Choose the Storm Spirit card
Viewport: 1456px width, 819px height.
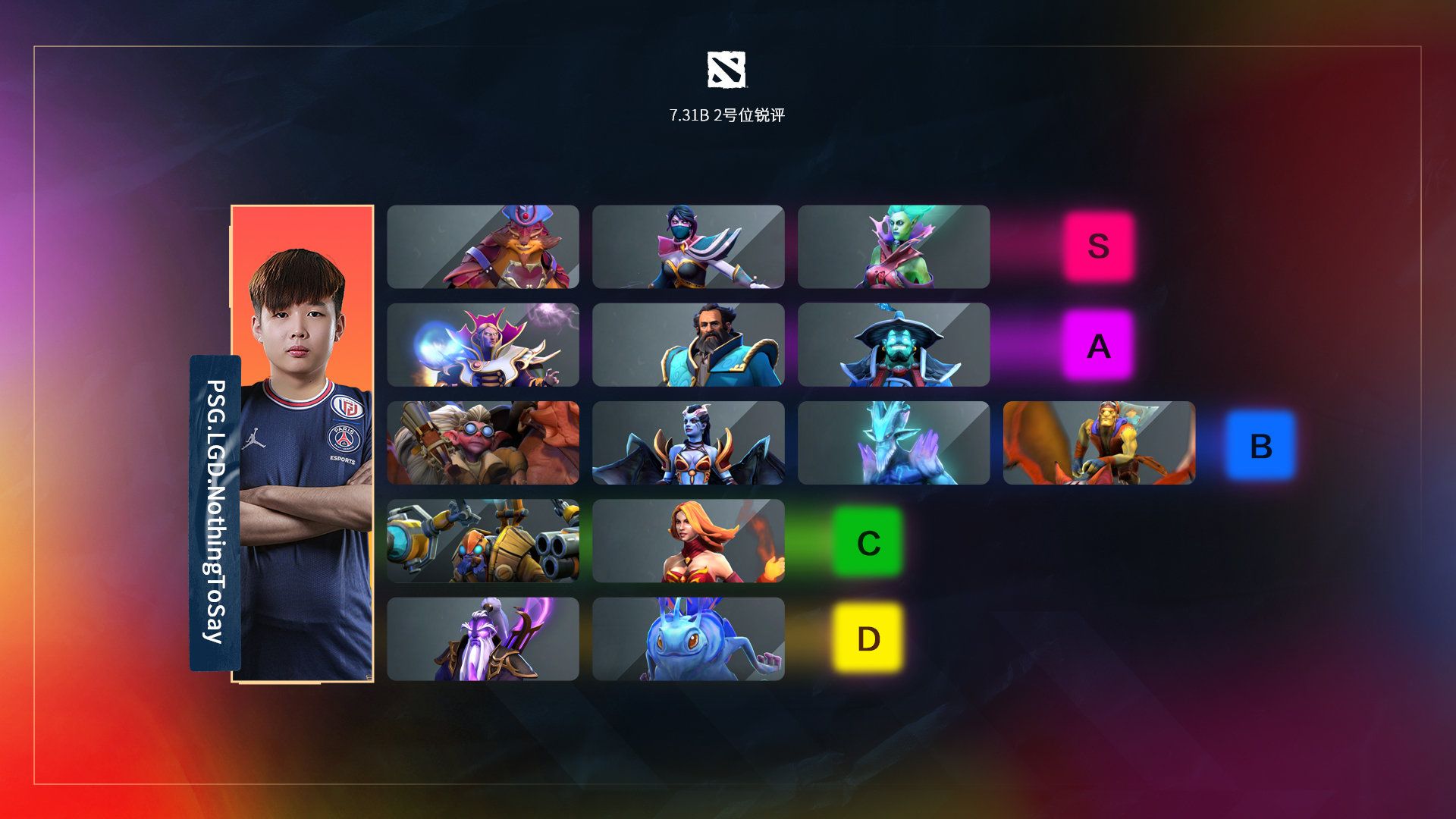(x=893, y=345)
